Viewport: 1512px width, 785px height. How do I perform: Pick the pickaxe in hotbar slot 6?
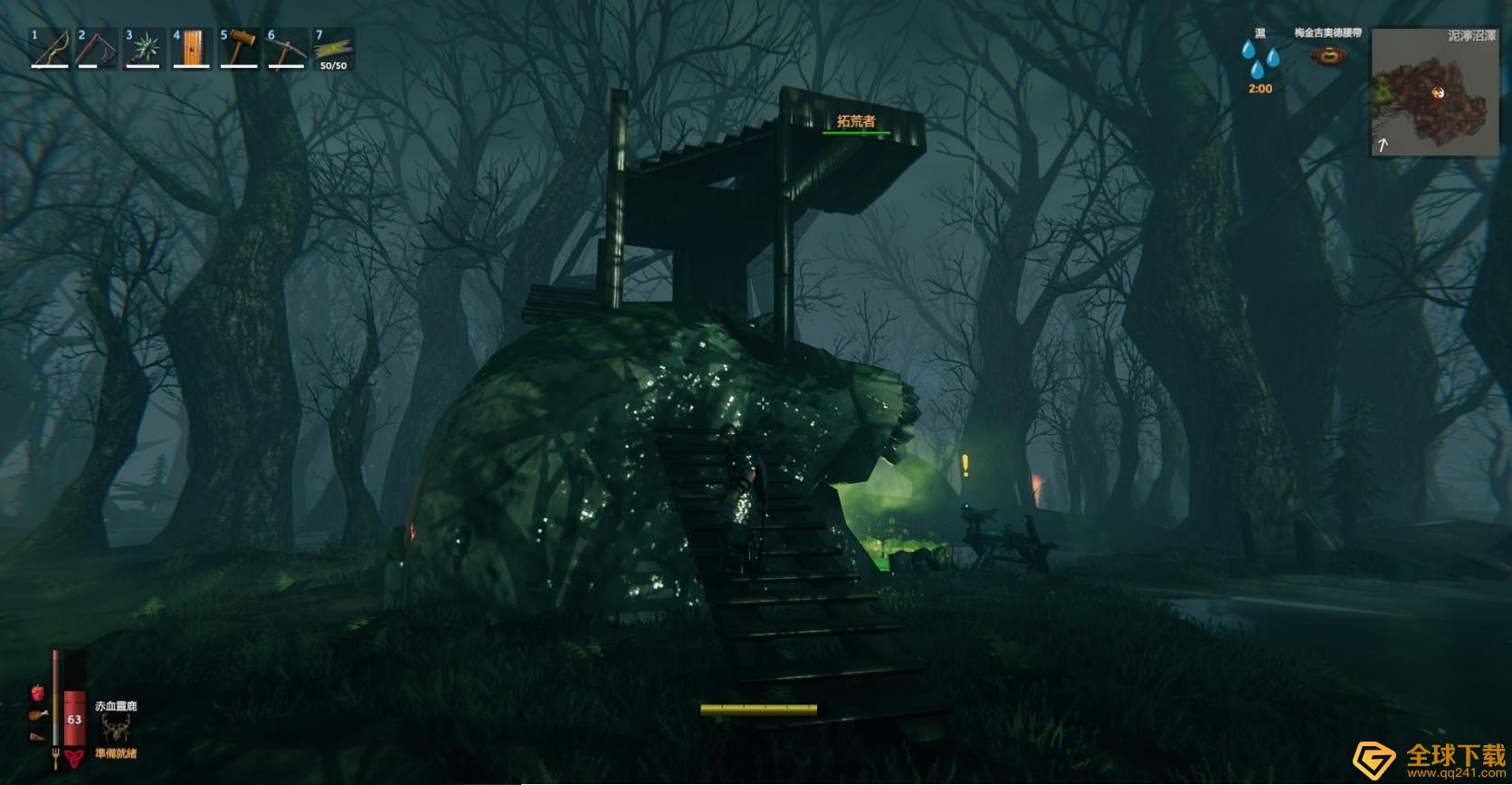286,50
